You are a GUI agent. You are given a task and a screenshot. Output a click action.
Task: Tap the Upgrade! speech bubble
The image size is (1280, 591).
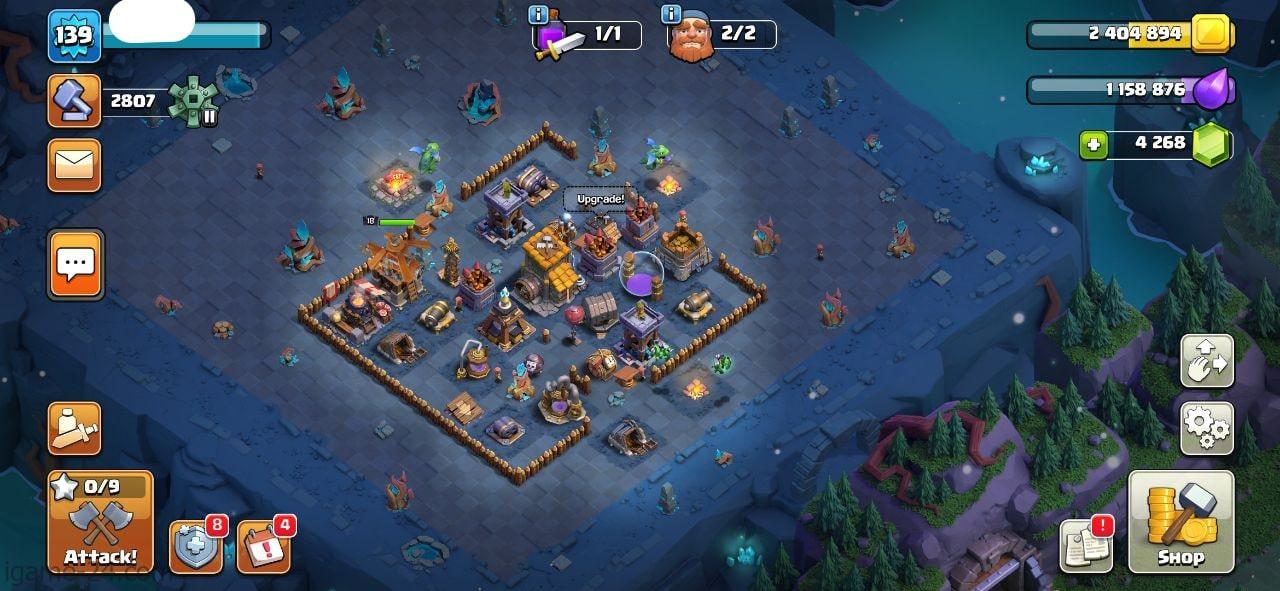click(600, 199)
